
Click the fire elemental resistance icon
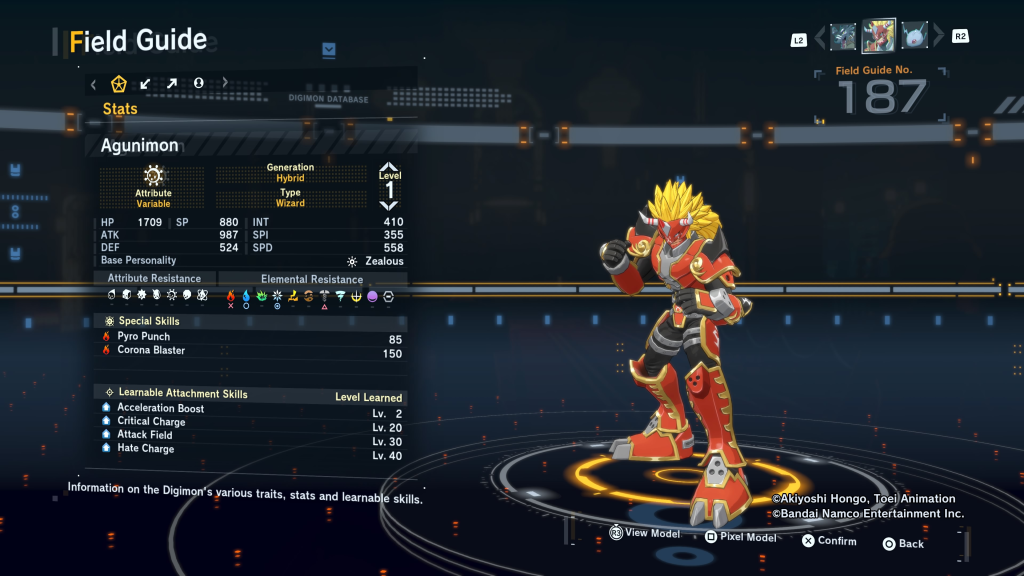231,296
